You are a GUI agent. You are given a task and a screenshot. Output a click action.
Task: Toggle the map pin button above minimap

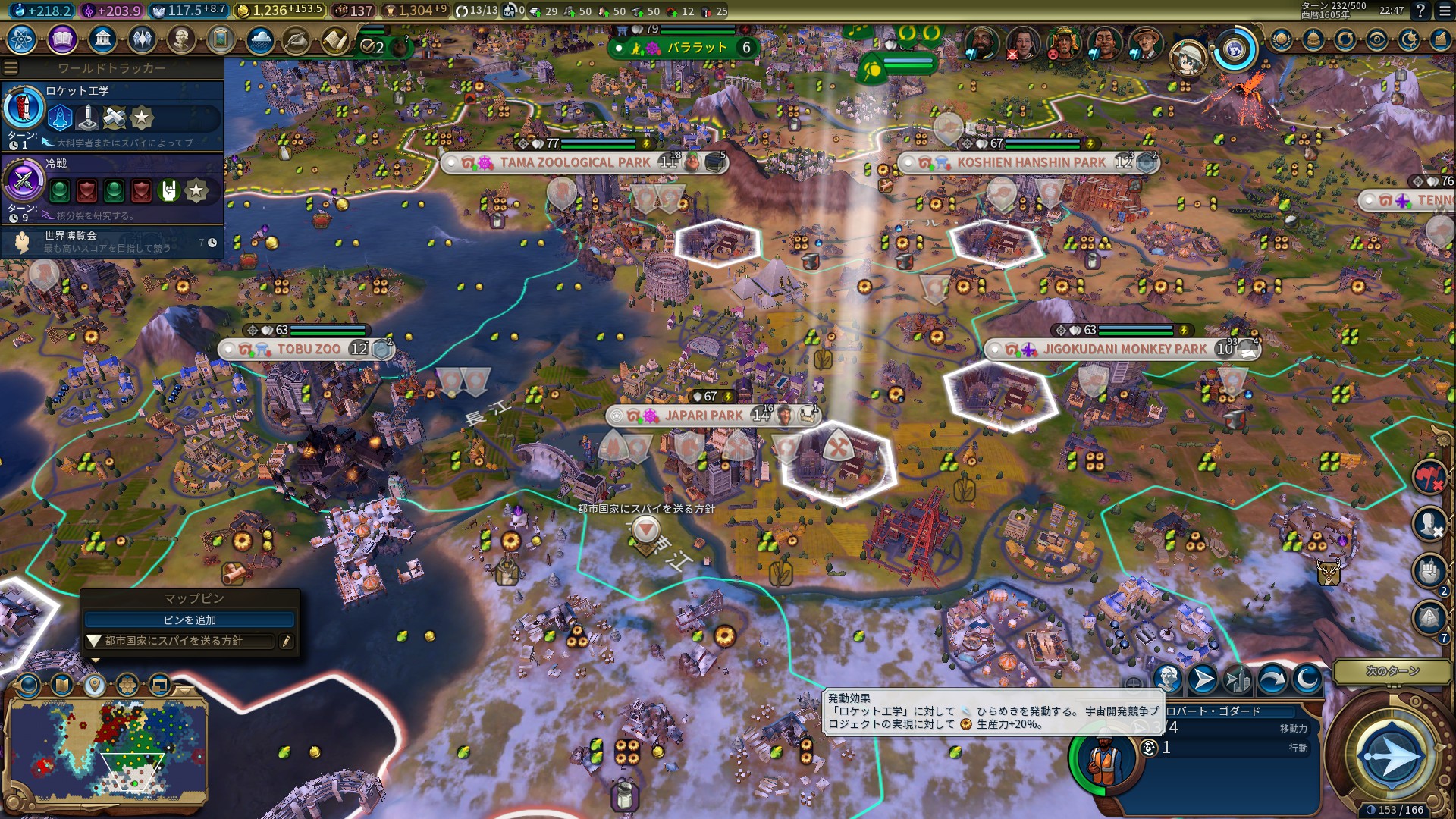(x=94, y=686)
